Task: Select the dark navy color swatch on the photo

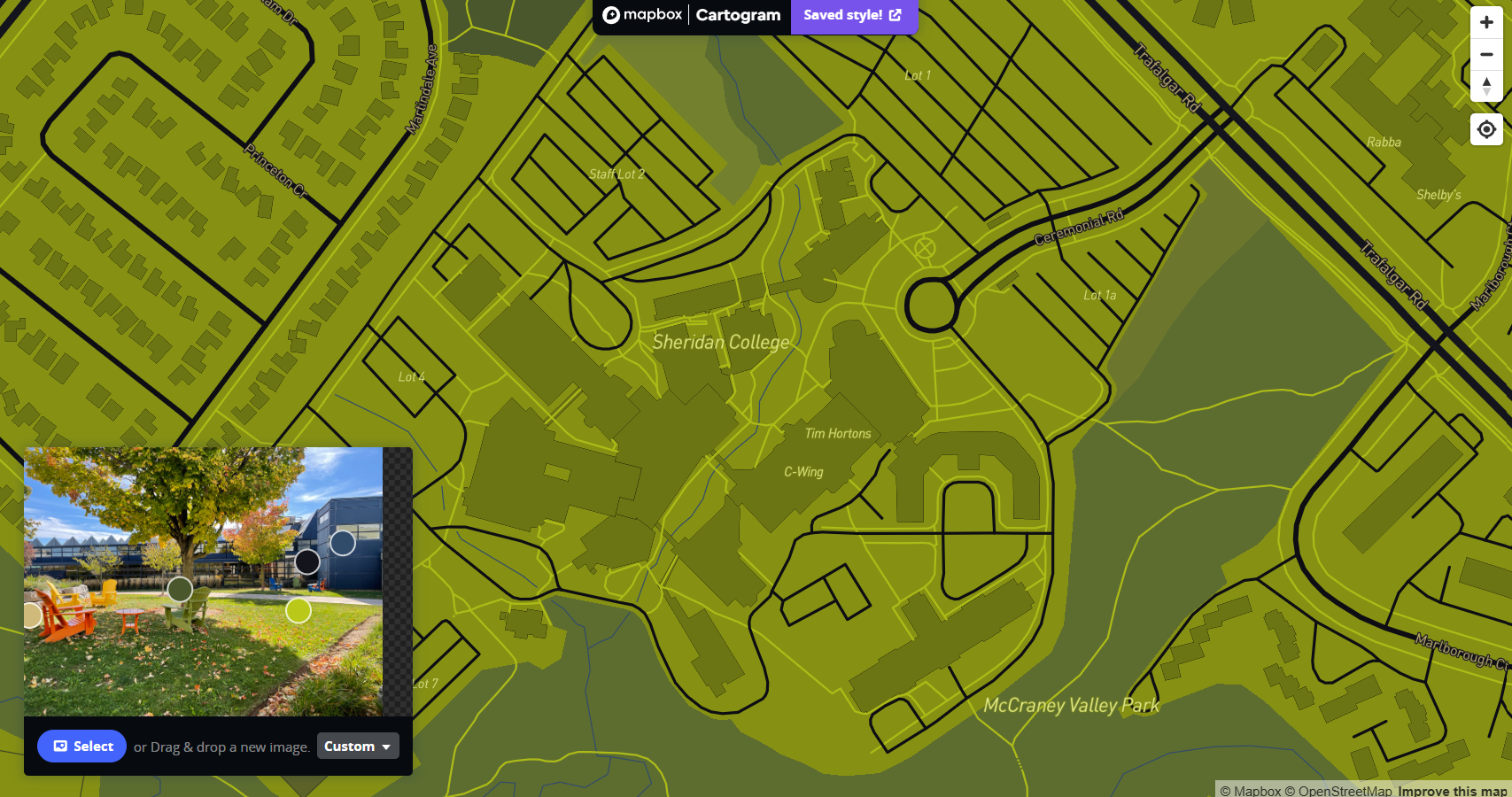Action: tap(343, 543)
